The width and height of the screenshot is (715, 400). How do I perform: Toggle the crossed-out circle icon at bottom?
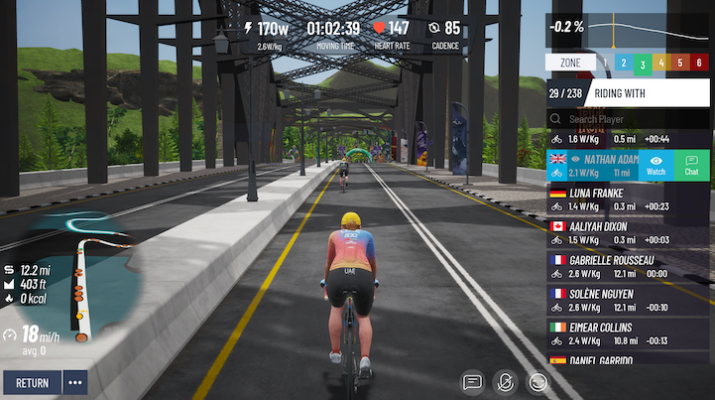[506, 381]
